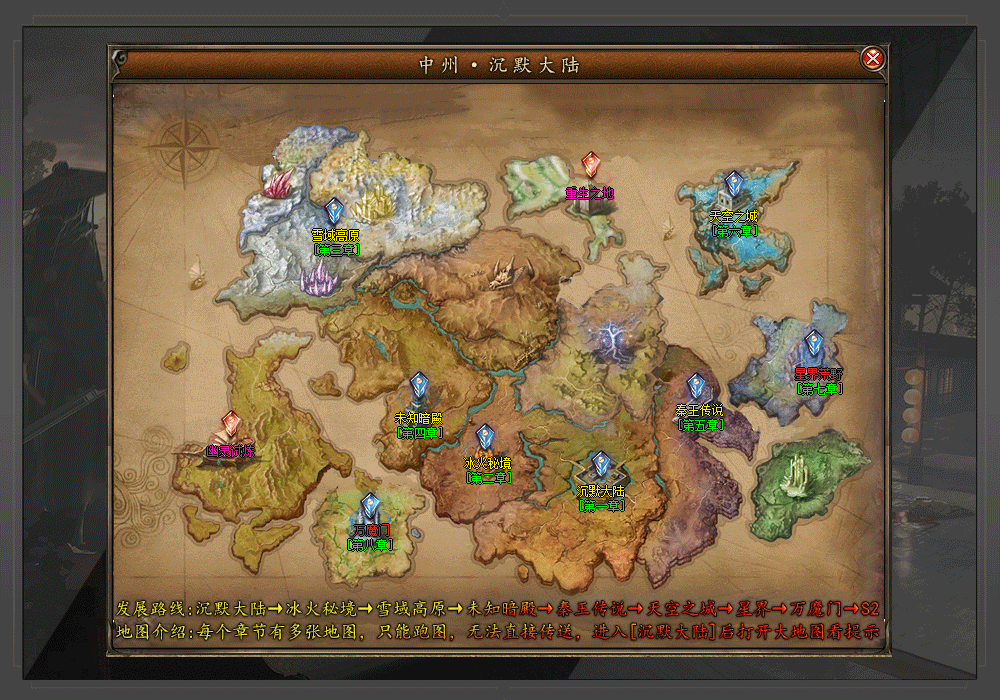Viewport: 1000px width, 700px height.
Task: Select the 万魔门 chapter eight marker
Action: click(371, 506)
